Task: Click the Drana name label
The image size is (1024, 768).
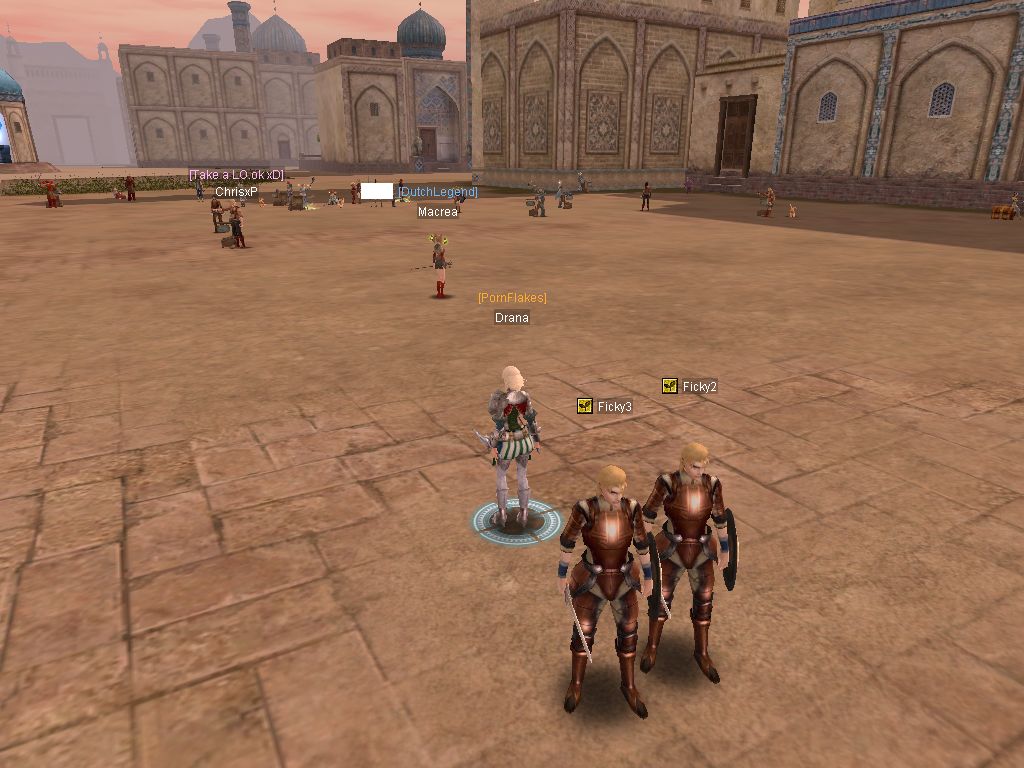Action: pos(511,318)
